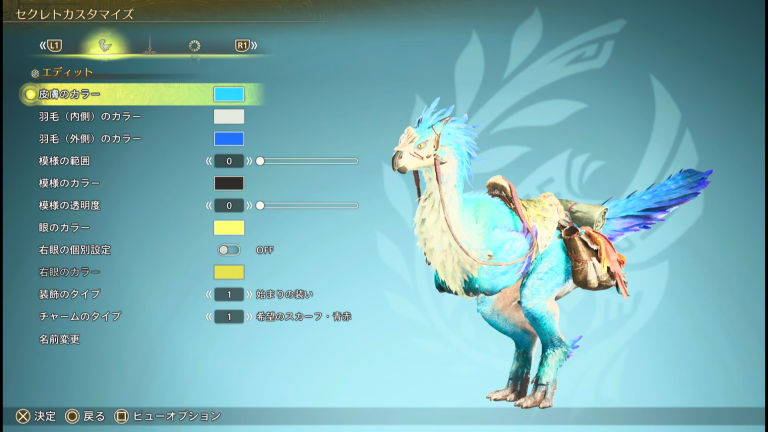Open the black pattern color swatch
Viewport: 768px width, 432px height.
click(228, 183)
